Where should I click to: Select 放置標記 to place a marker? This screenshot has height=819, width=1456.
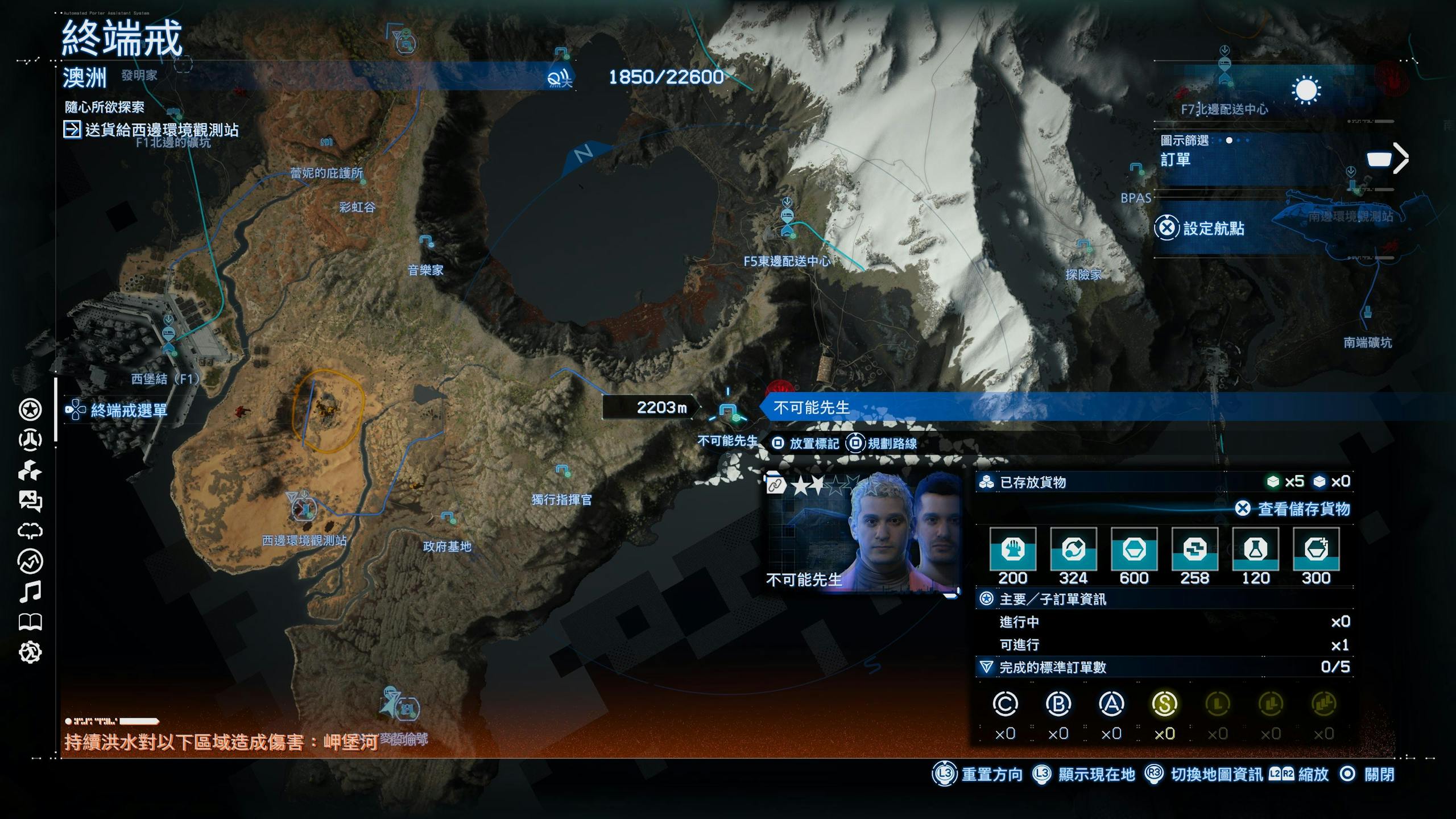pos(805,444)
